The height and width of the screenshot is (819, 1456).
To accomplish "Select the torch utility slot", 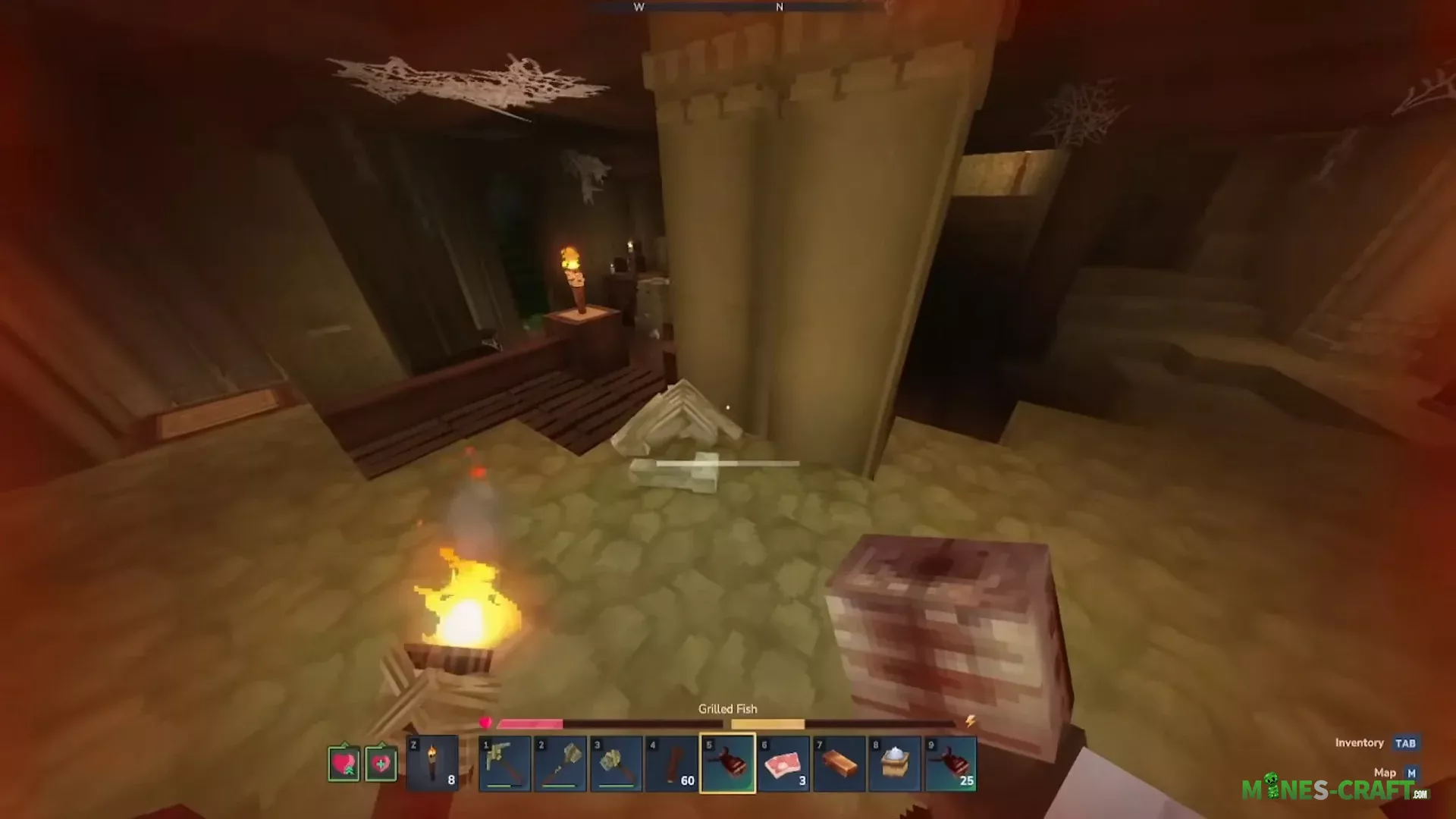I will tap(432, 763).
